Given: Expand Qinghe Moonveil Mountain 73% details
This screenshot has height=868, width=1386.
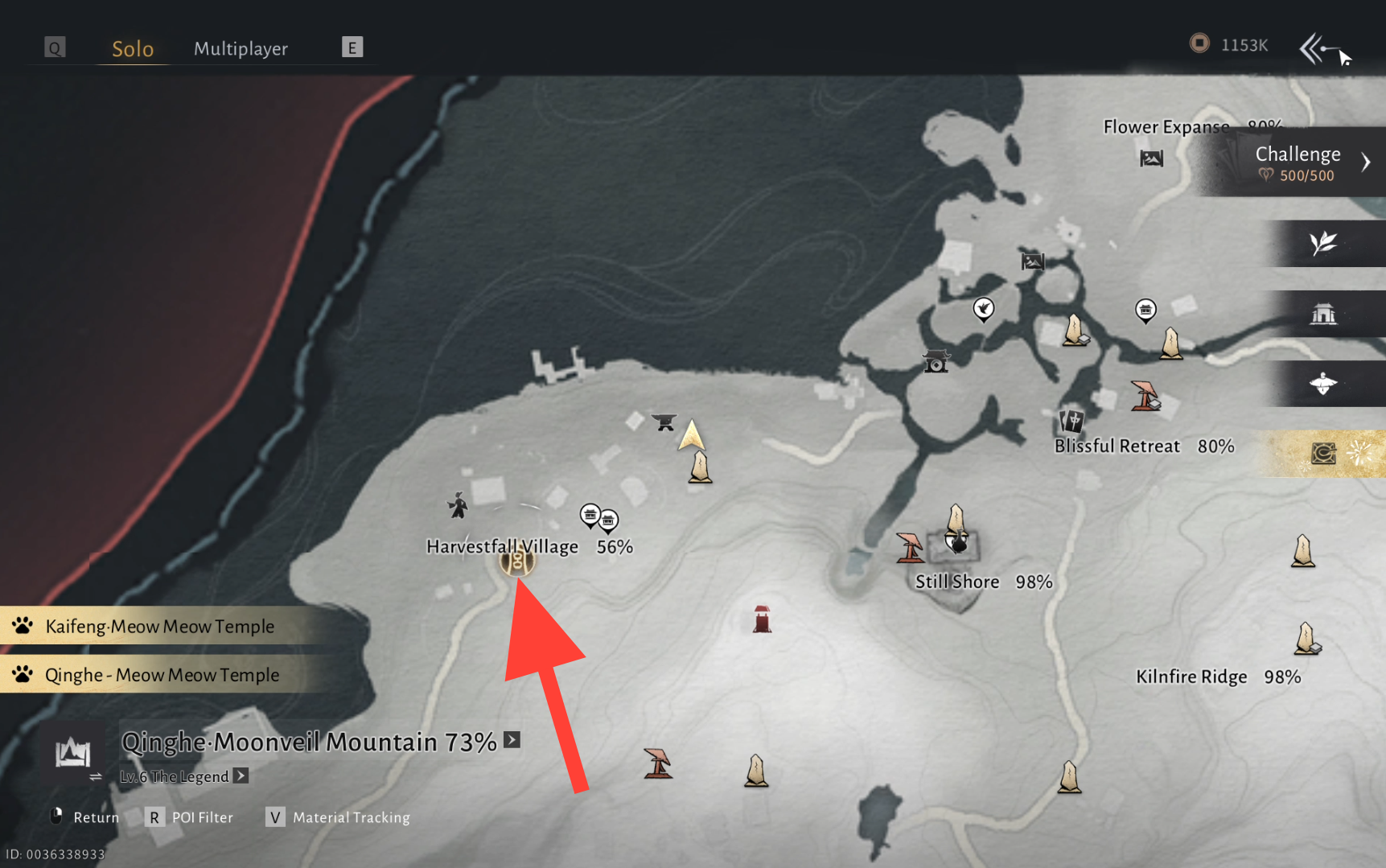Looking at the screenshot, I should tap(512, 740).
